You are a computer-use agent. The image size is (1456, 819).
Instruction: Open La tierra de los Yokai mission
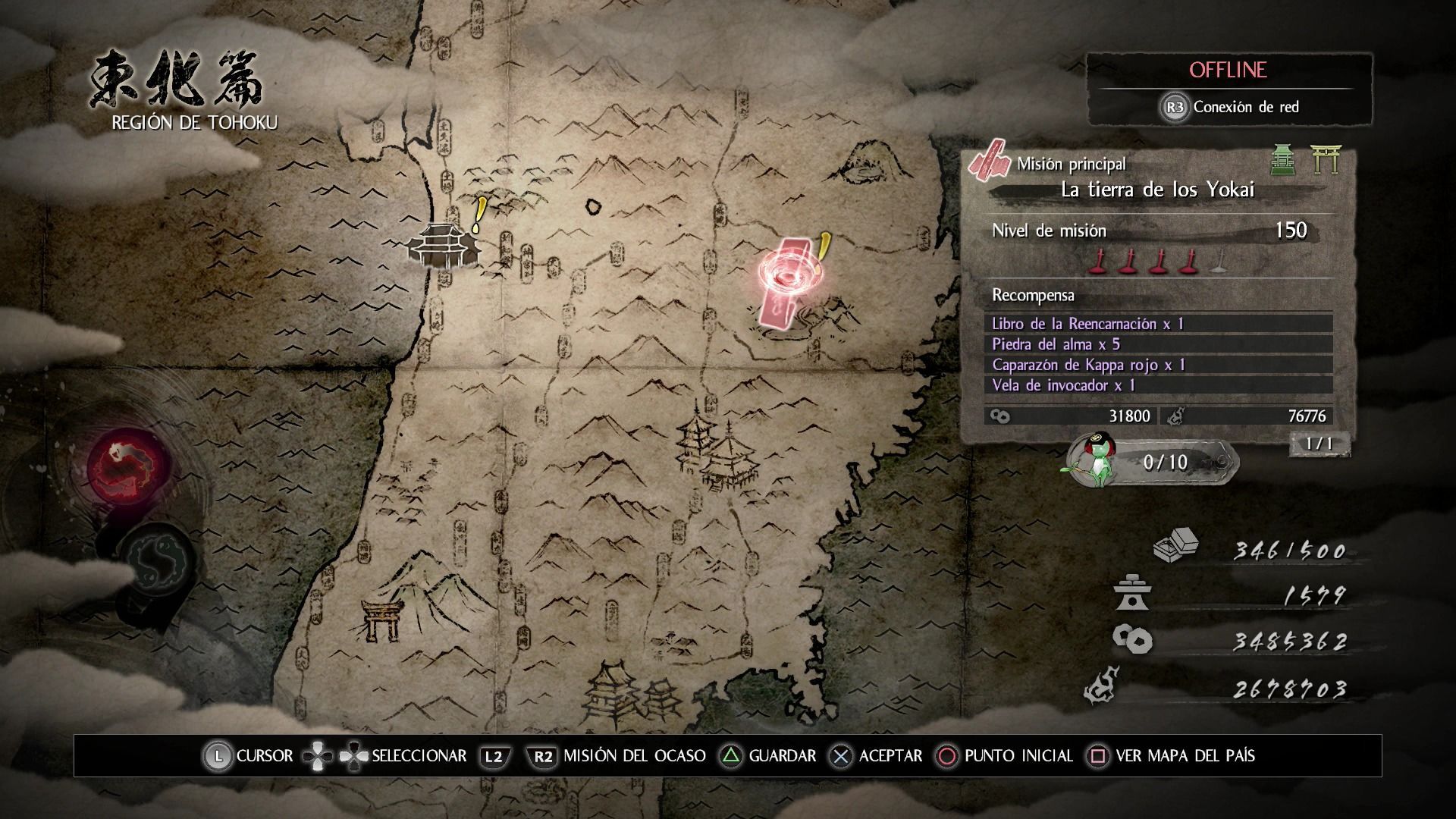tap(1157, 190)
